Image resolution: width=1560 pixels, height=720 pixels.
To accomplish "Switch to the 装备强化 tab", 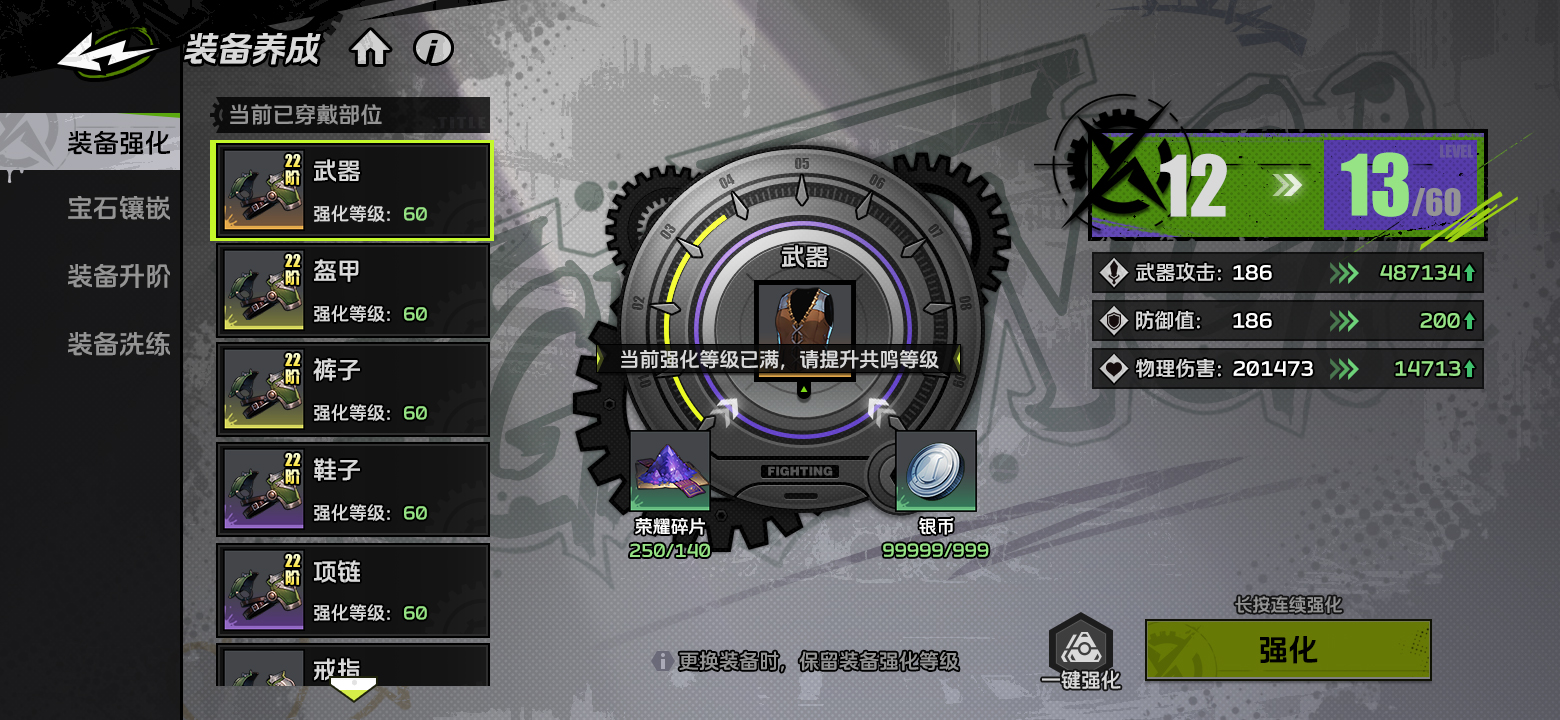I will tap(118, 143).
